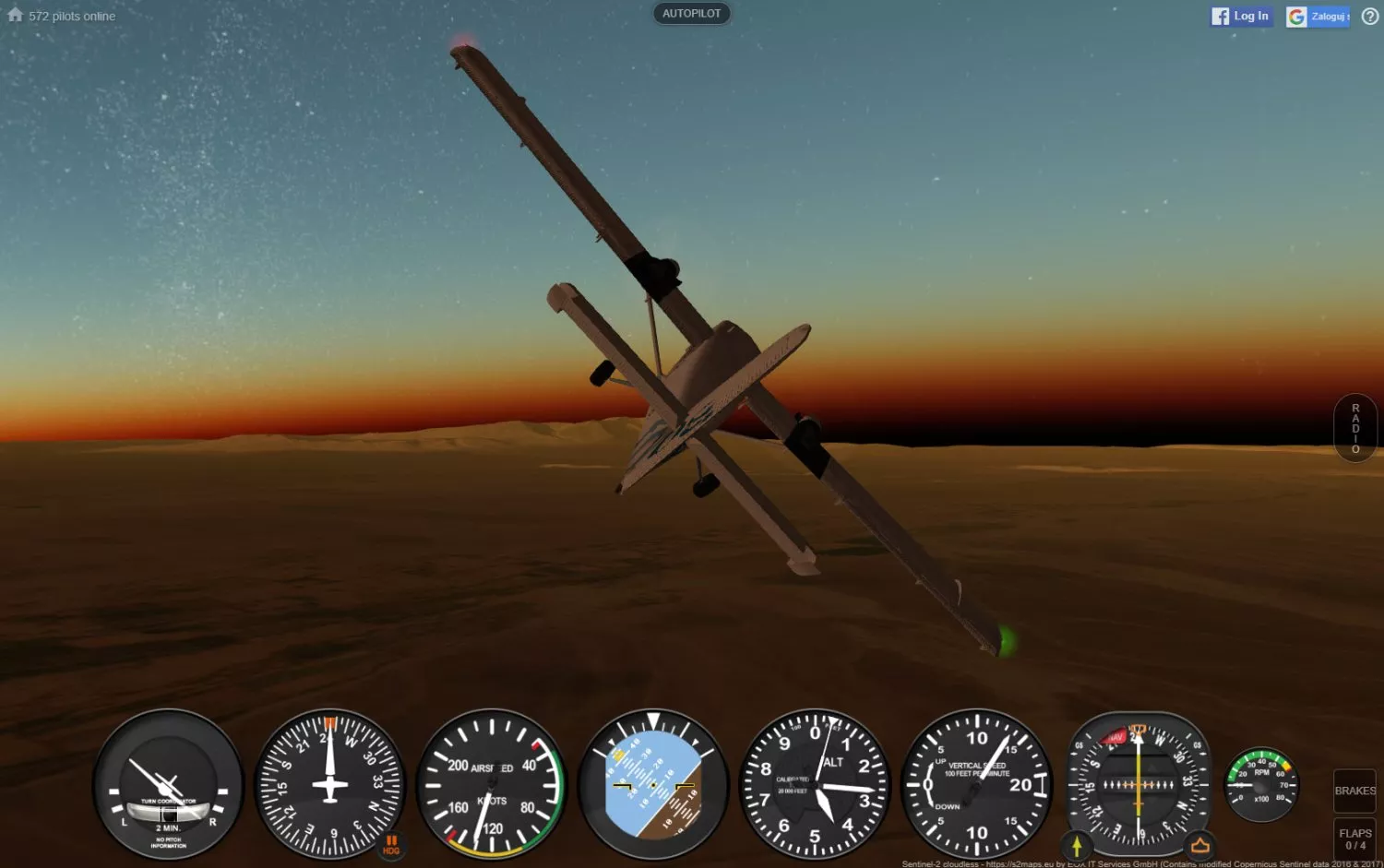Toggle the BRAKES button
Viewport: 1384px width, 868px height.
coord(1354,791)
